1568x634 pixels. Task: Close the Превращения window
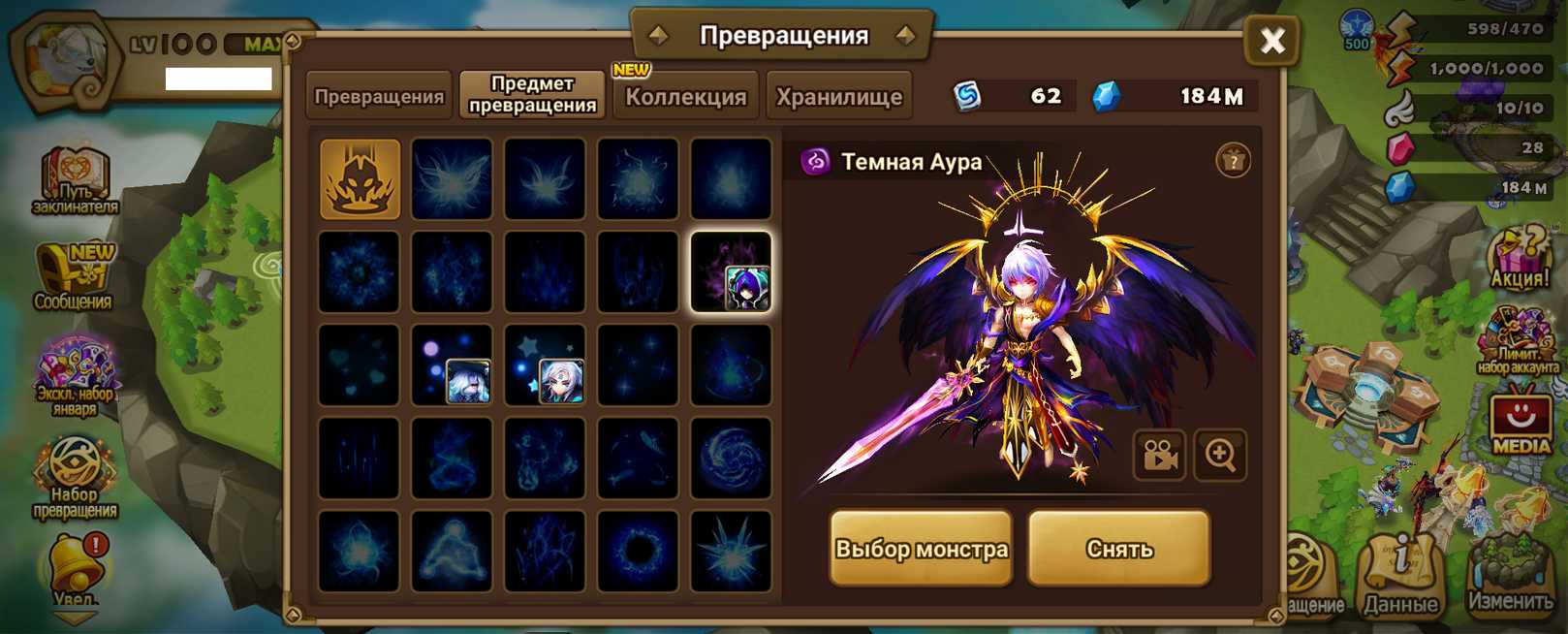coord(1271,41)
